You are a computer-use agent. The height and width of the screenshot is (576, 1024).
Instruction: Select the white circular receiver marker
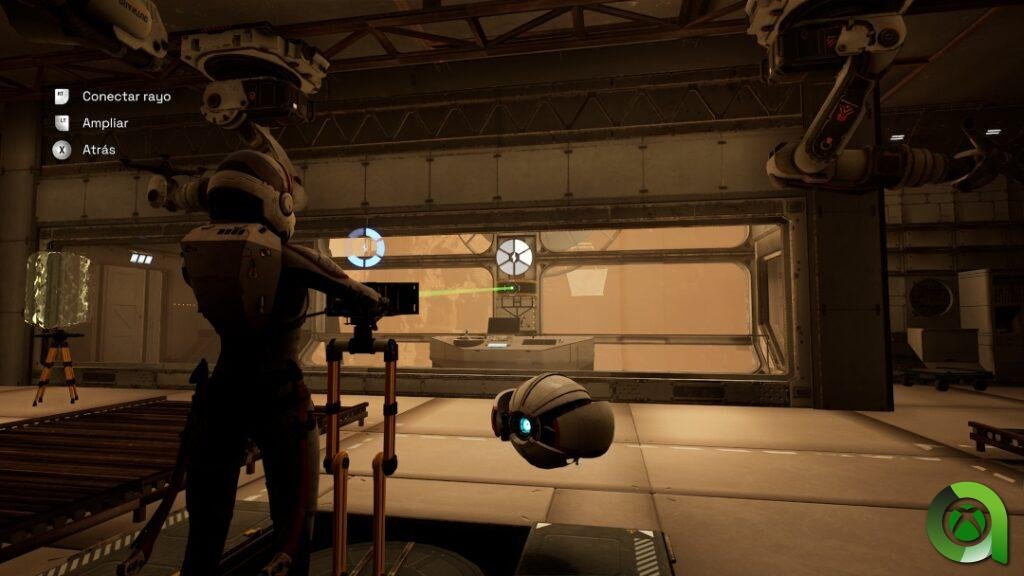515,256
